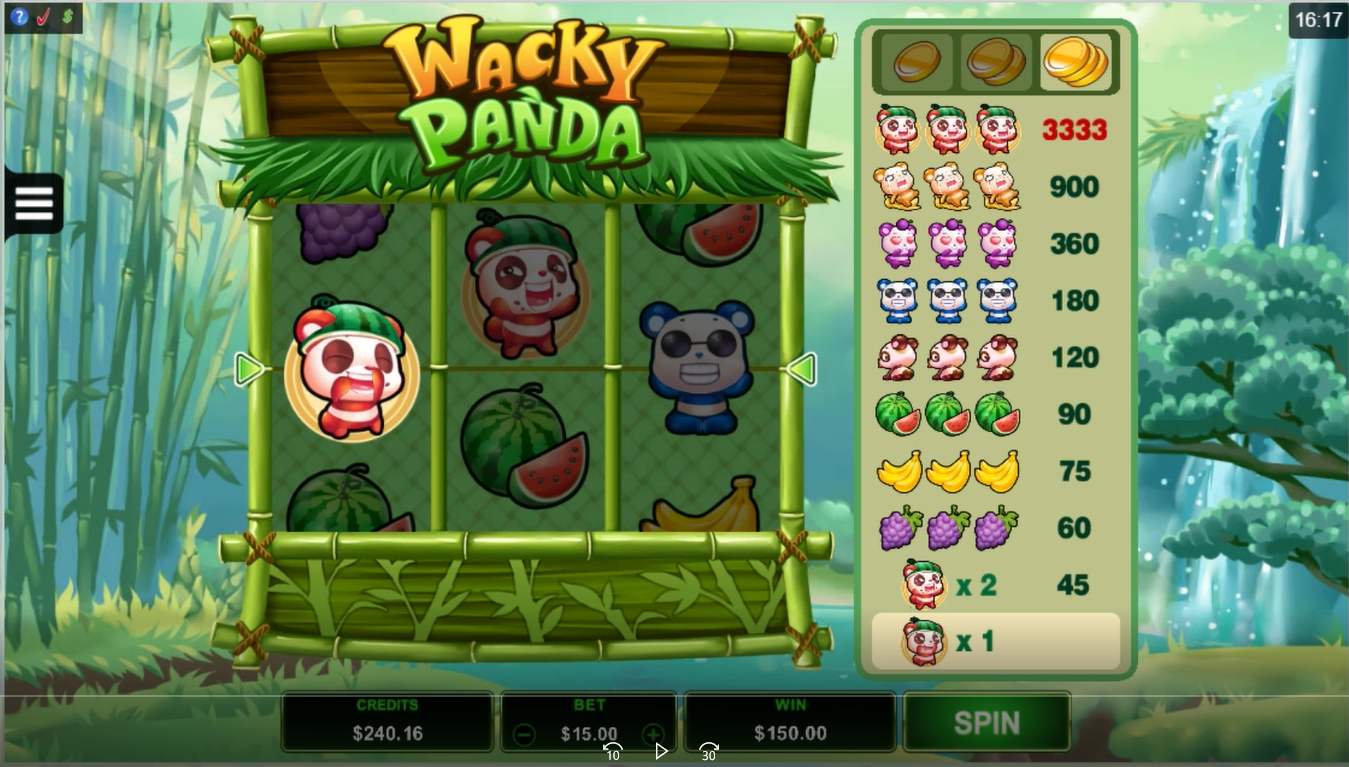This screenshot has width=1349, height=767.
Task: Select the two coins paytable tab
Action: click(x=995, y=60)
